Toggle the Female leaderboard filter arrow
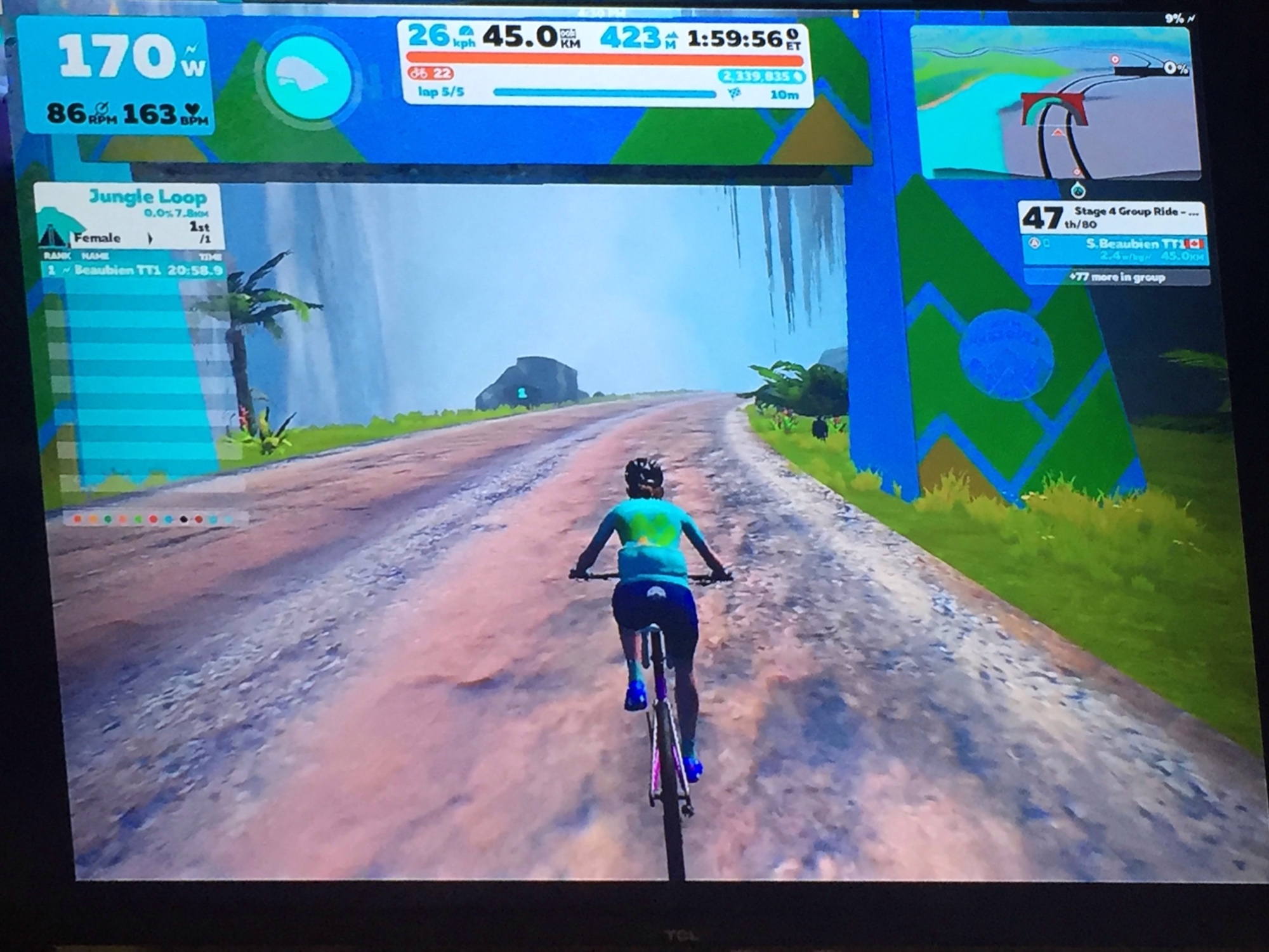Viewport: 1269px width, 952px height. 150,238
